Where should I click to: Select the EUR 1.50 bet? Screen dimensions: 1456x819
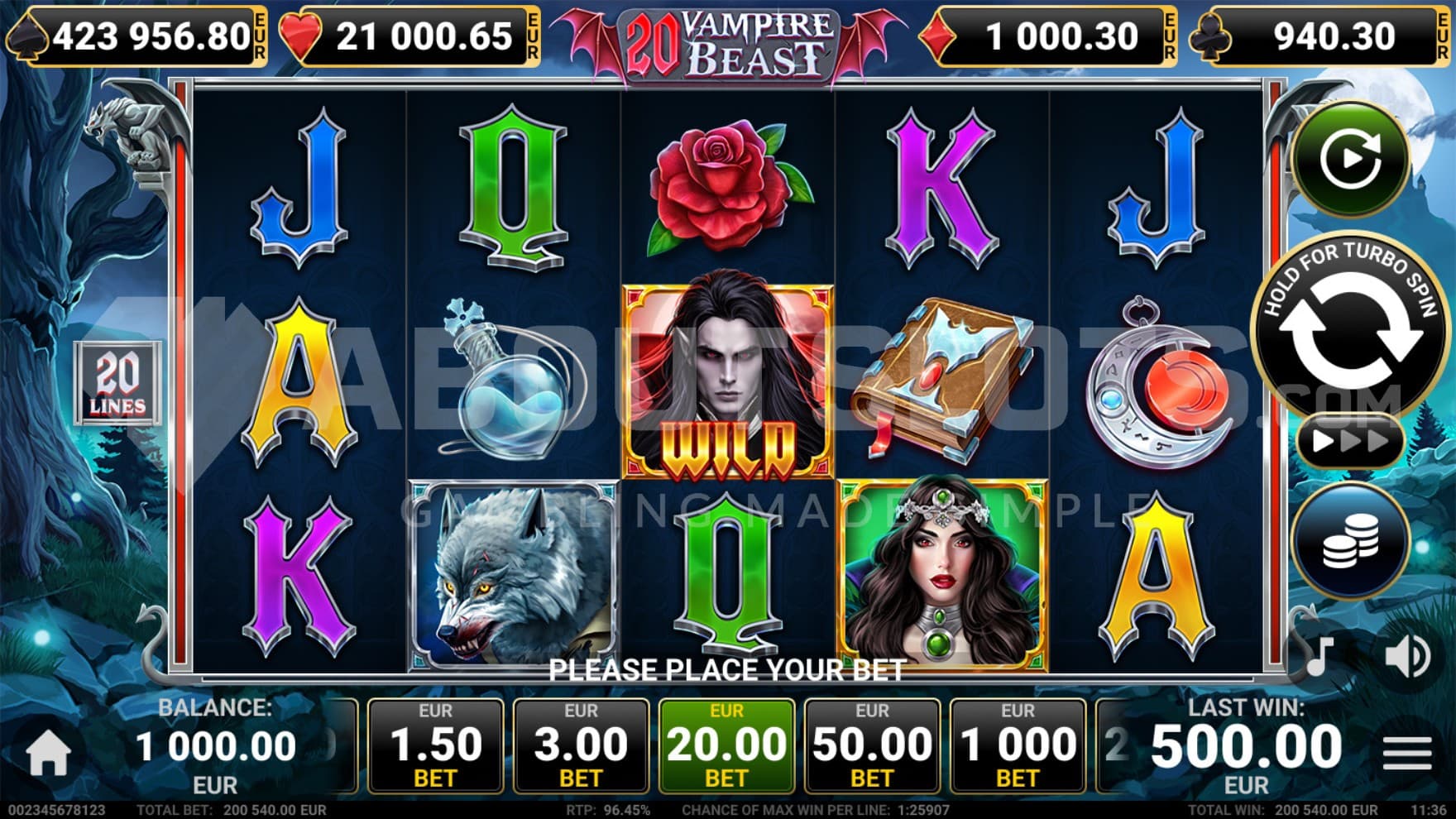coord(435,746)
